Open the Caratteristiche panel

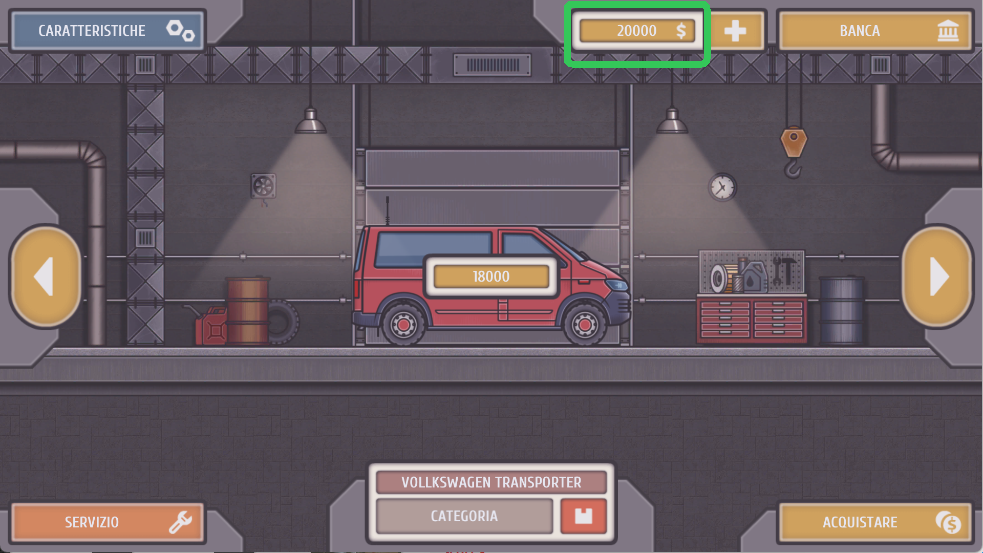pyautogui.click(x=108, y=31)
